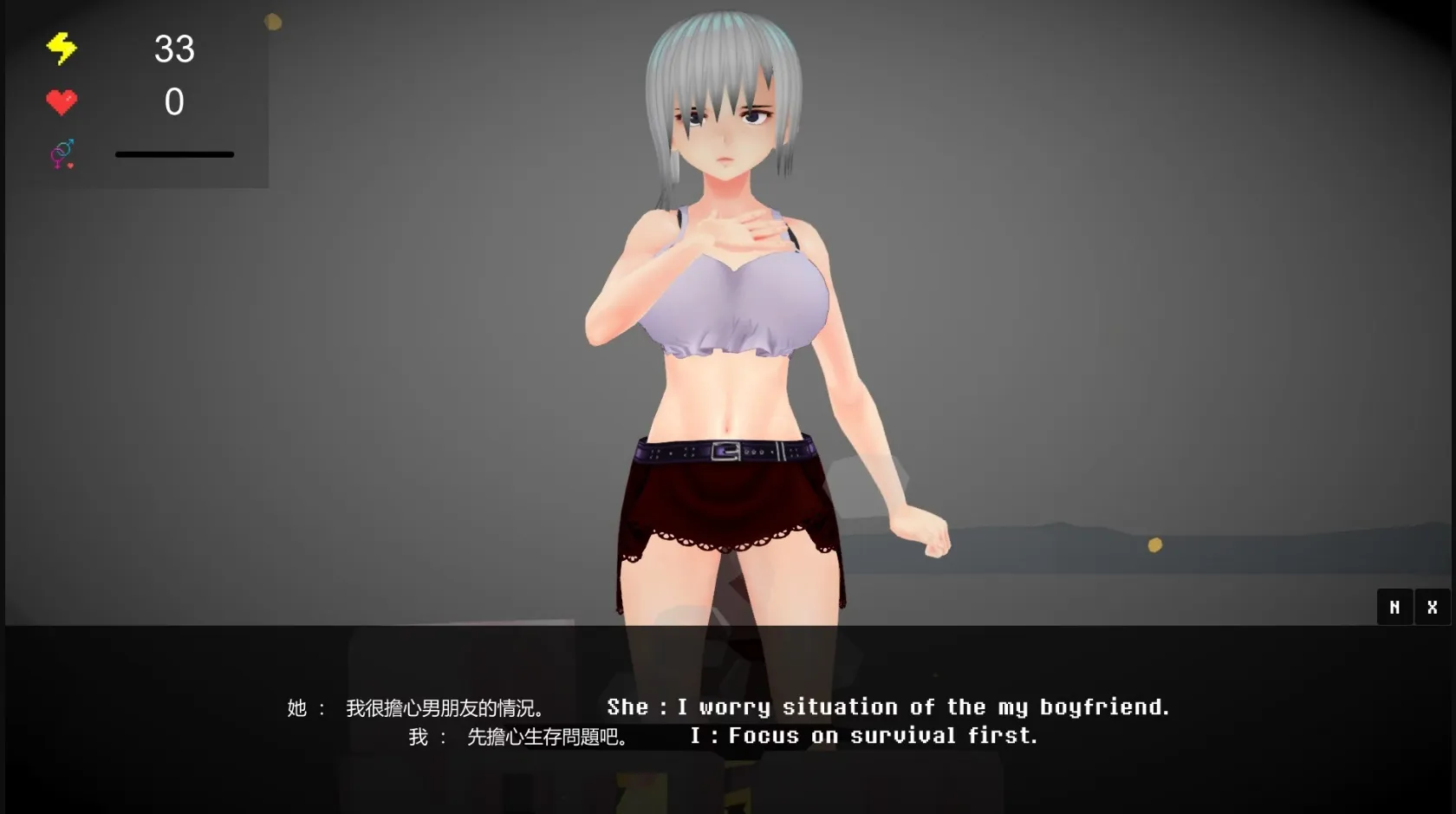Select the reply 'Focus on survival first'

[867, 736]
